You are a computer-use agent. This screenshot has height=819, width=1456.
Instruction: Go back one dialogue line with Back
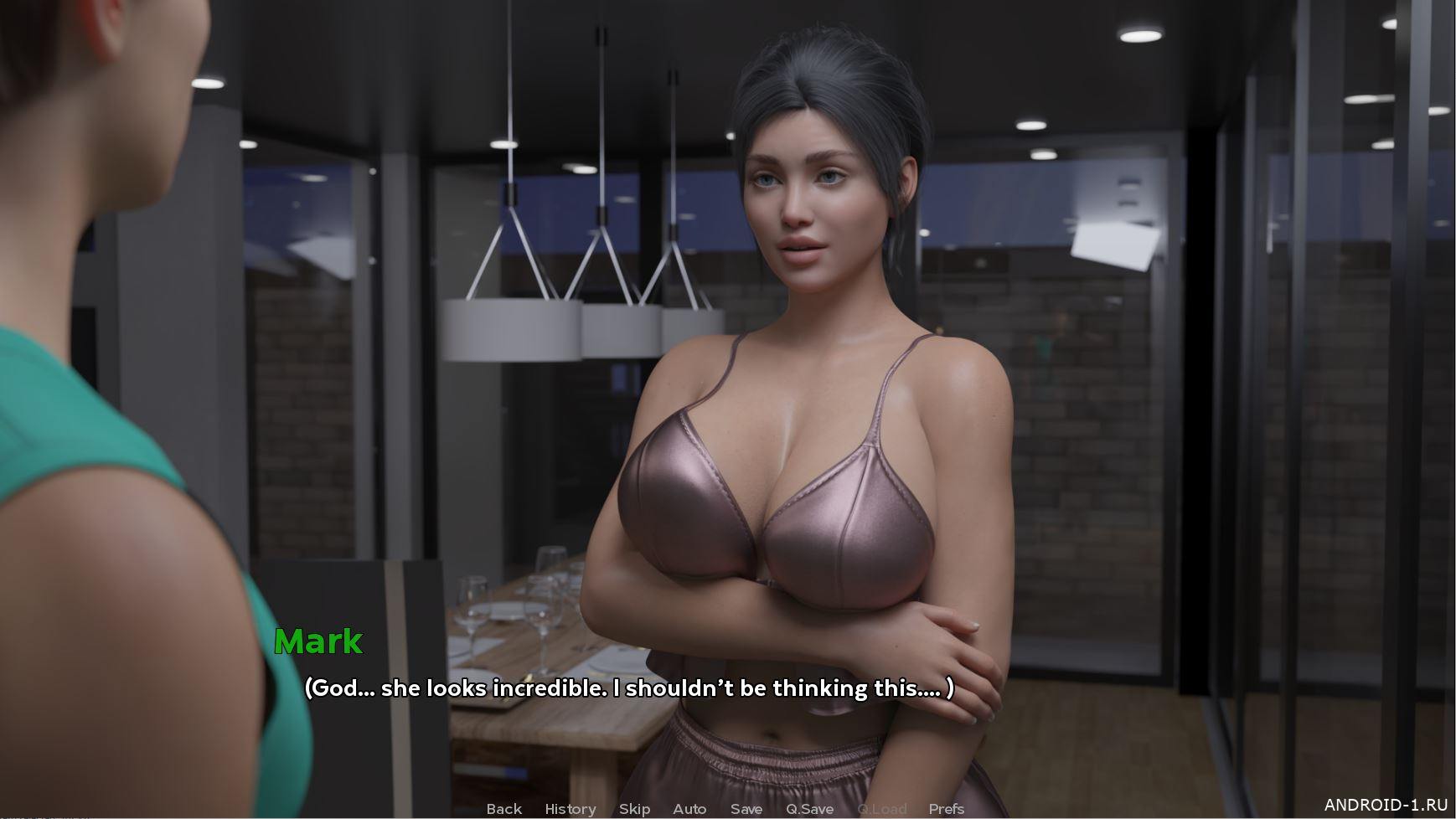(503, 808)
